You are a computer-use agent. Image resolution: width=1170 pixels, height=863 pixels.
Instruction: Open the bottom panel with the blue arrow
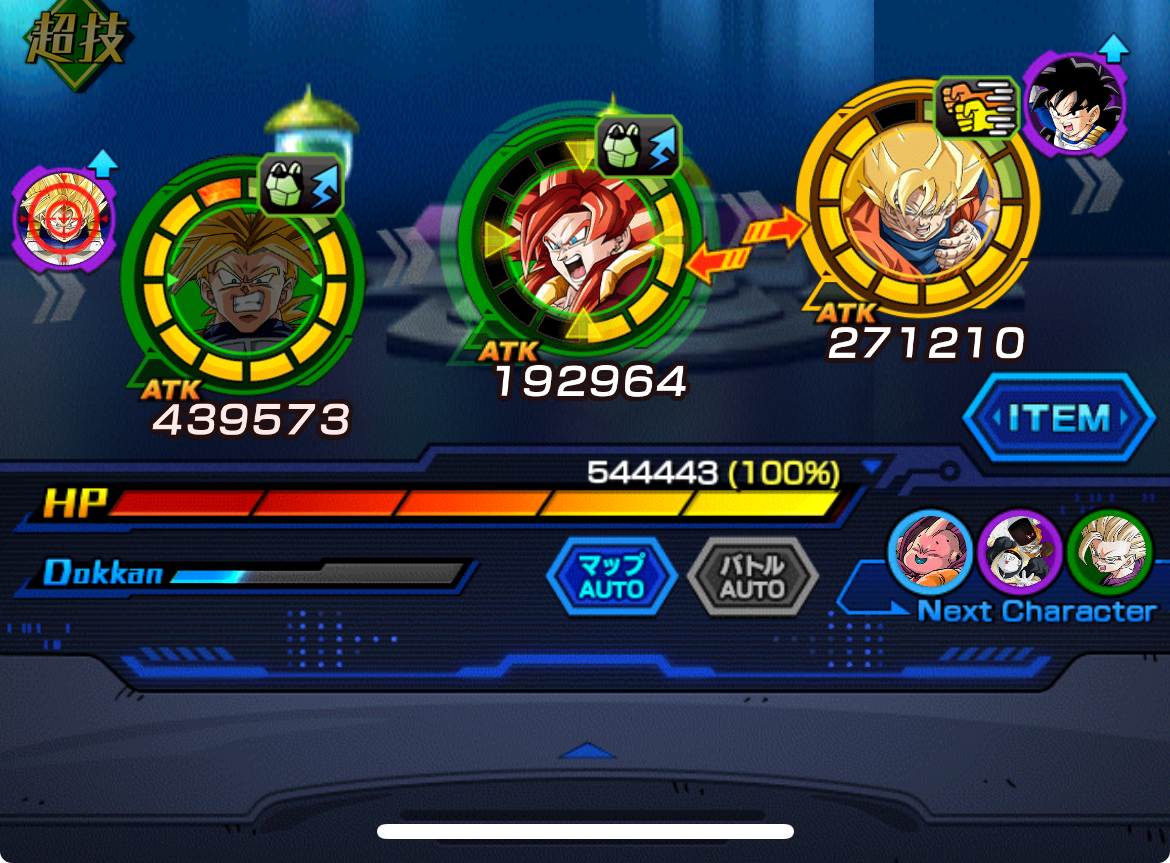tap(586, 750)
